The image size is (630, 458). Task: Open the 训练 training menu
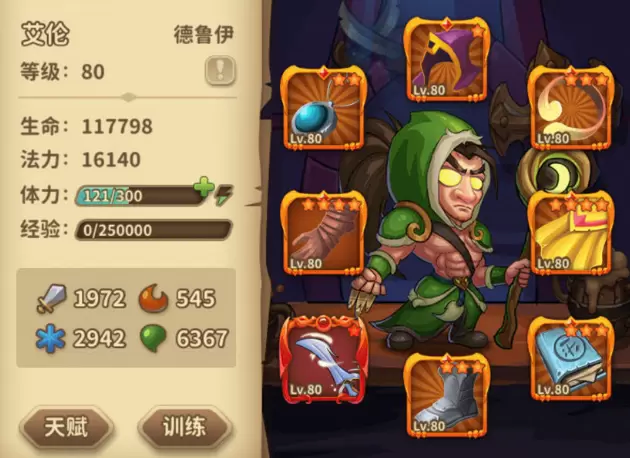(x=186, y=427)
